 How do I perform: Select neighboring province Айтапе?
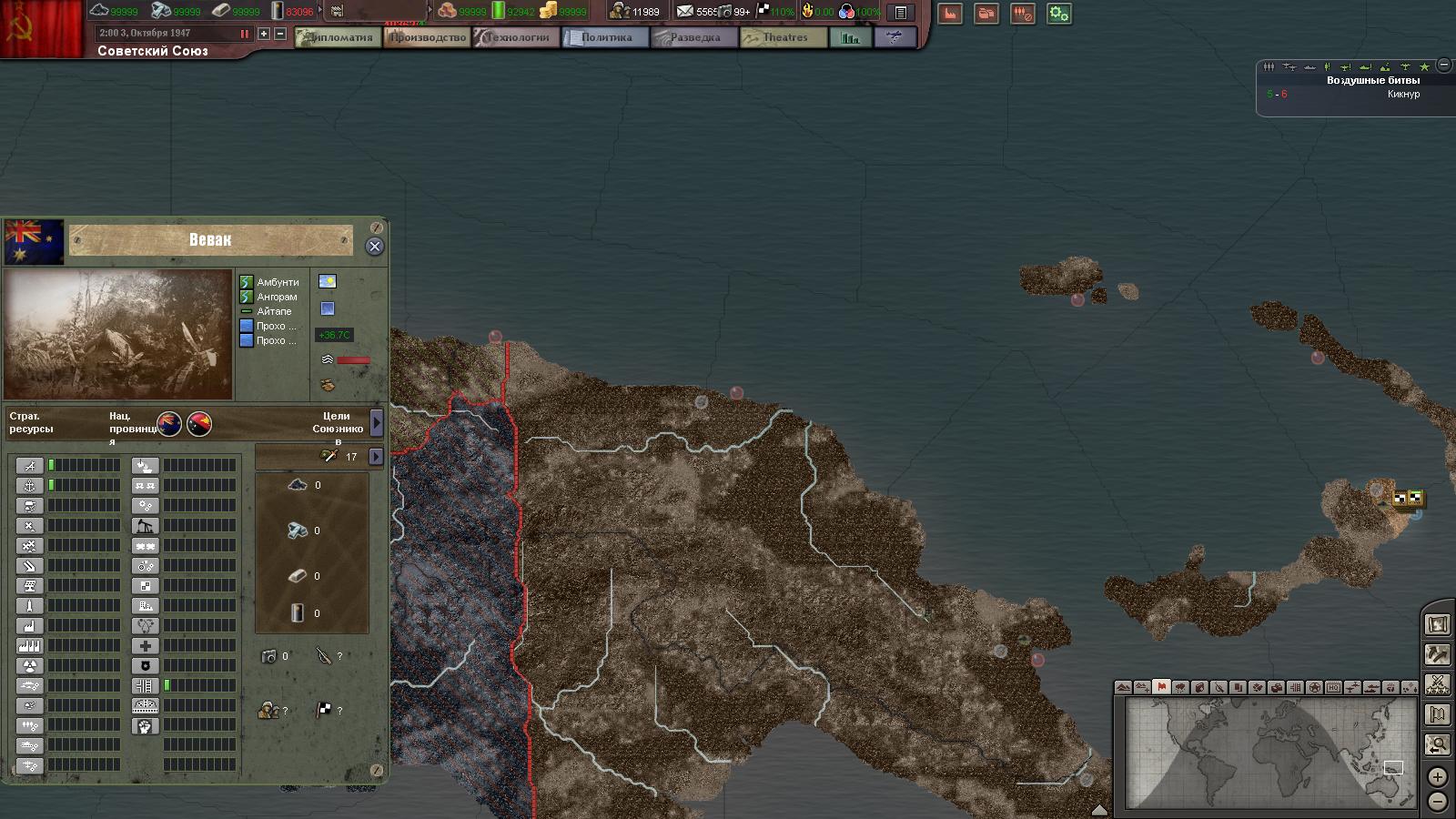pyautogui.click(x=274, y=311)
